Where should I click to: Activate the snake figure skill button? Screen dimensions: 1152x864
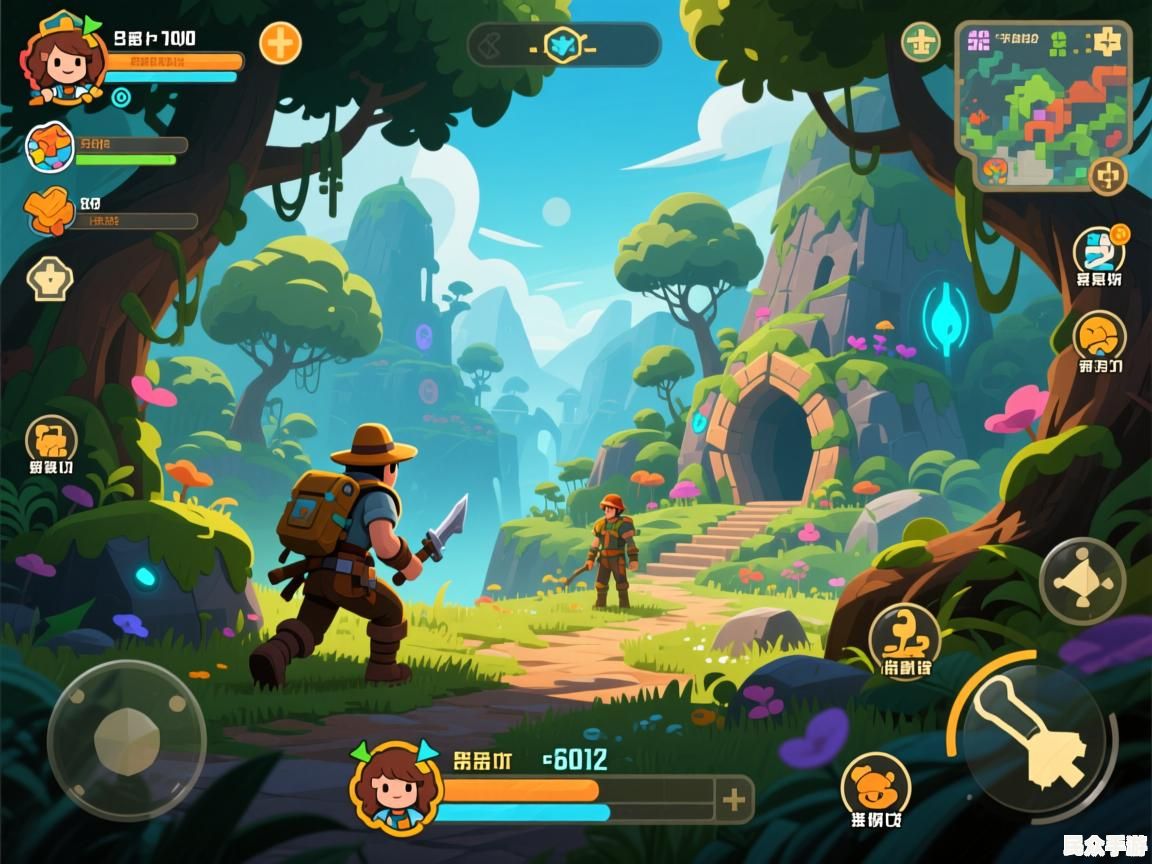(x=904, y=634)
